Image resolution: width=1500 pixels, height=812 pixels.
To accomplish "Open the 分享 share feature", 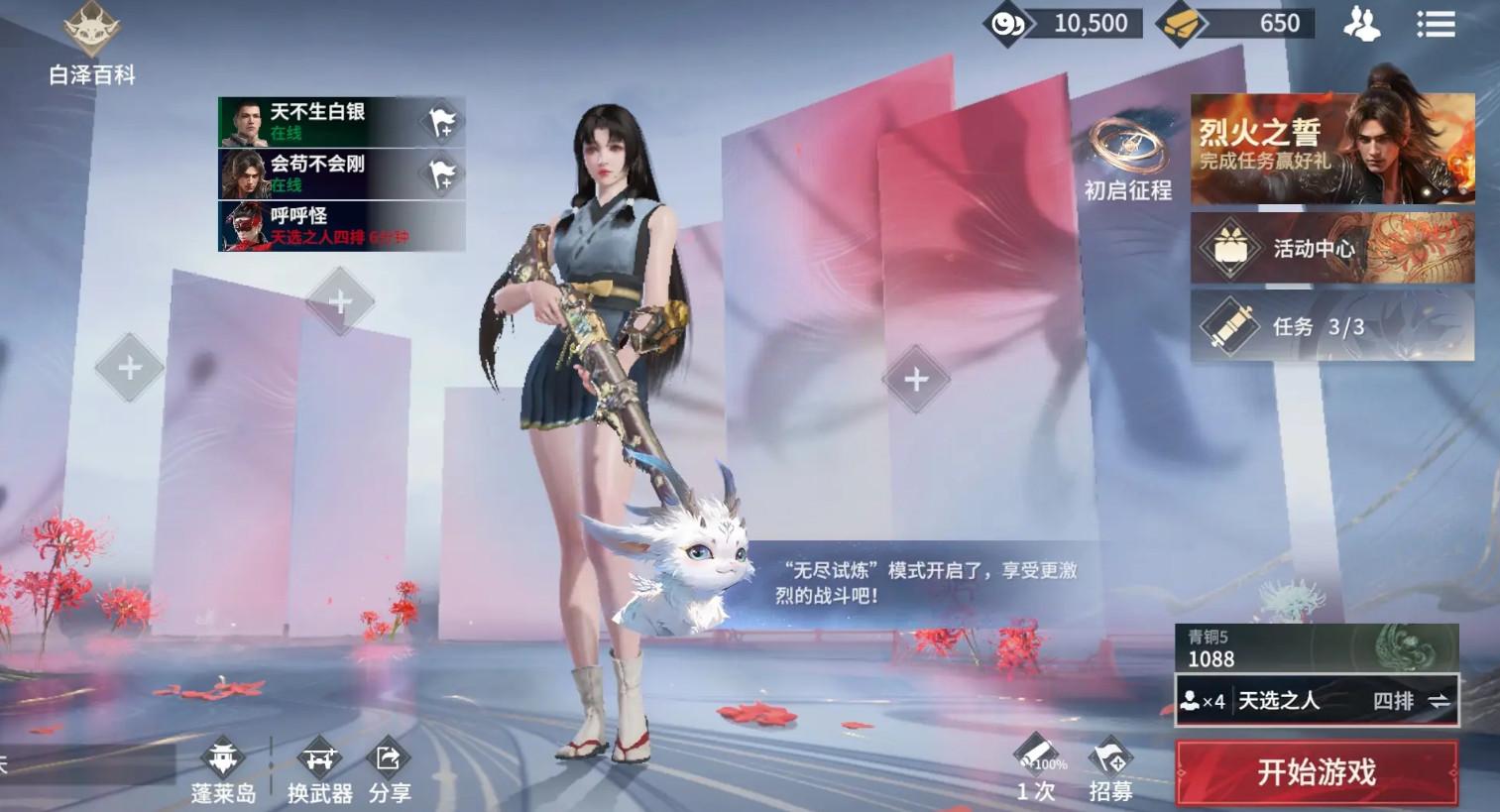I will coord(389,768).
